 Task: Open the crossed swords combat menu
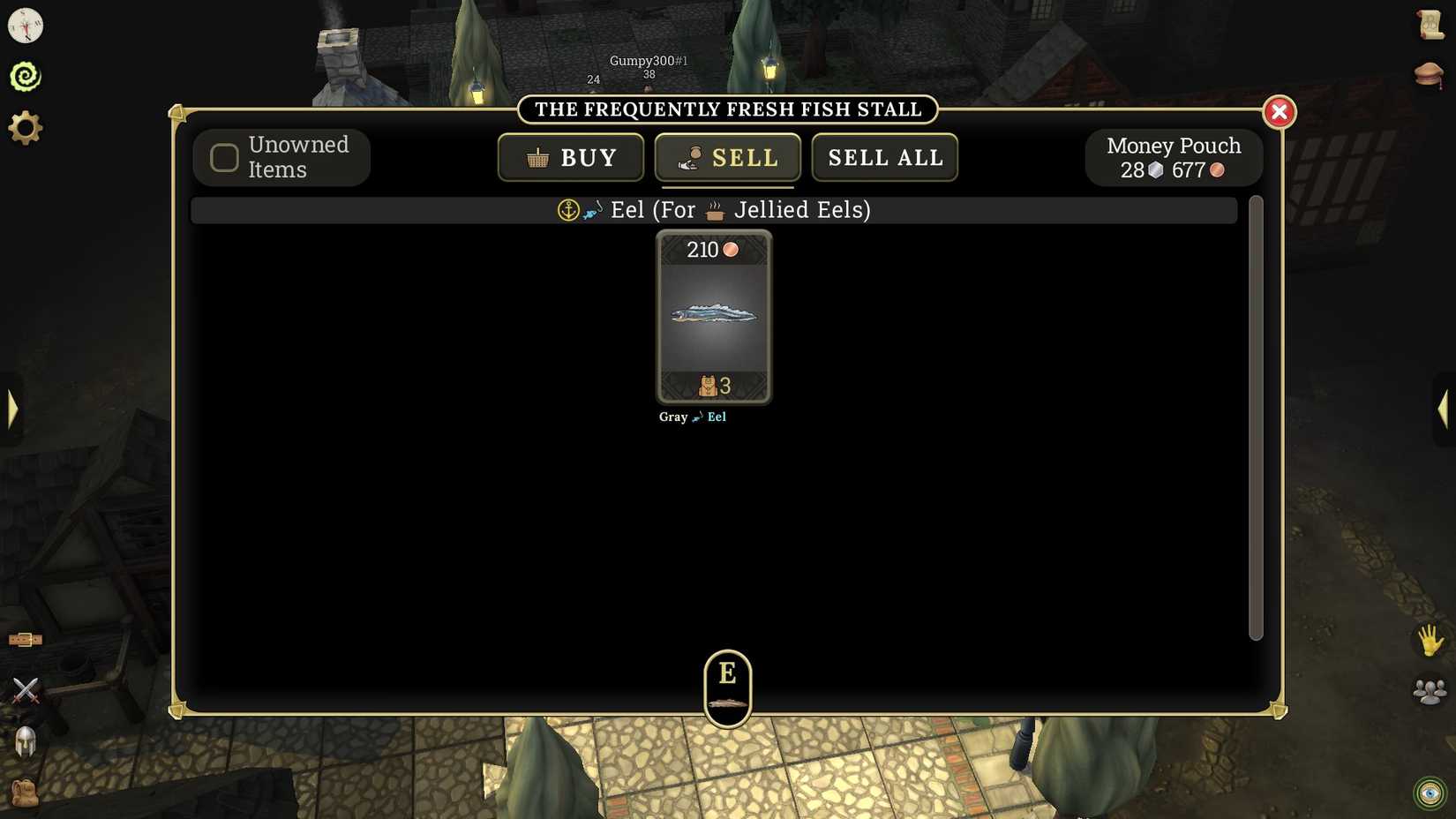(x=25, y=689)
